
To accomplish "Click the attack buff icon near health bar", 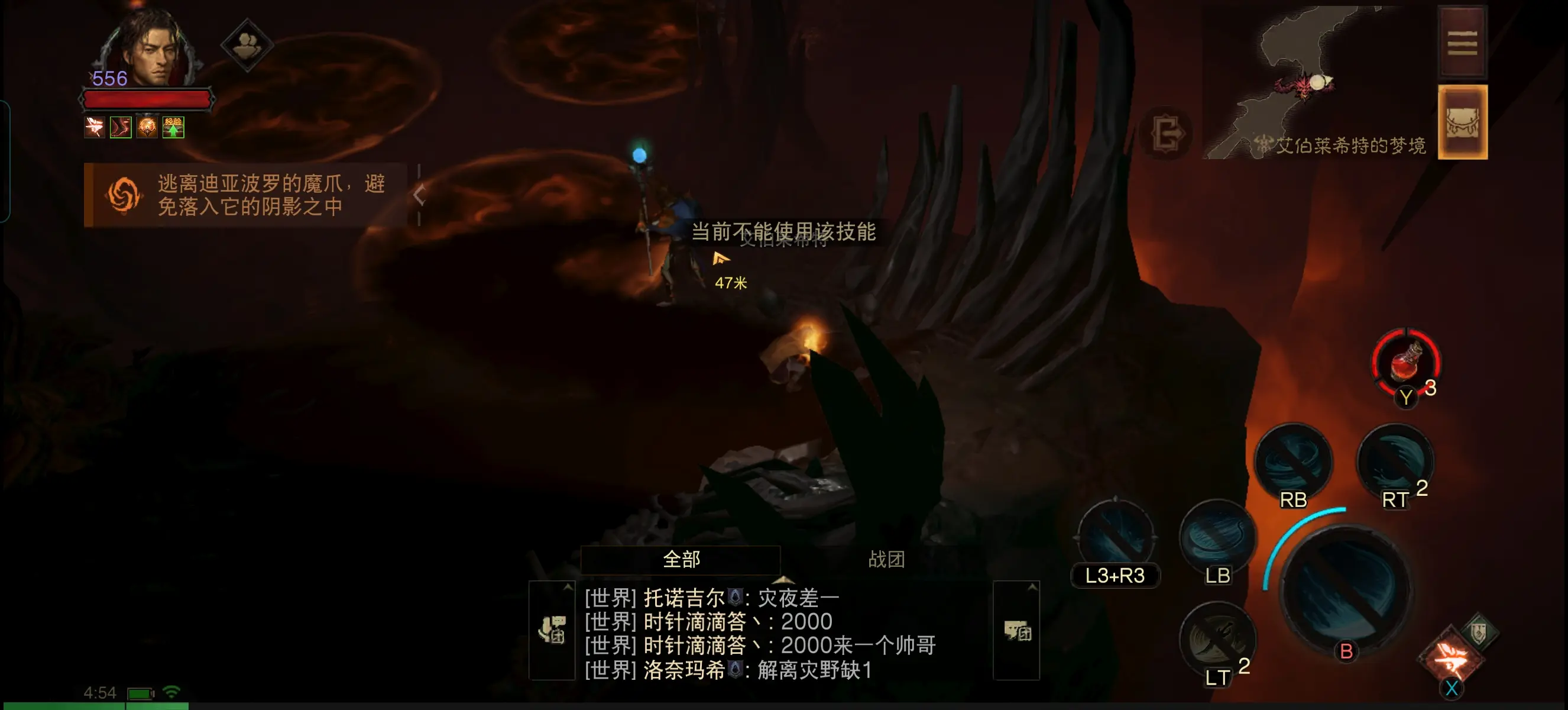I will [x=95, y=127].
